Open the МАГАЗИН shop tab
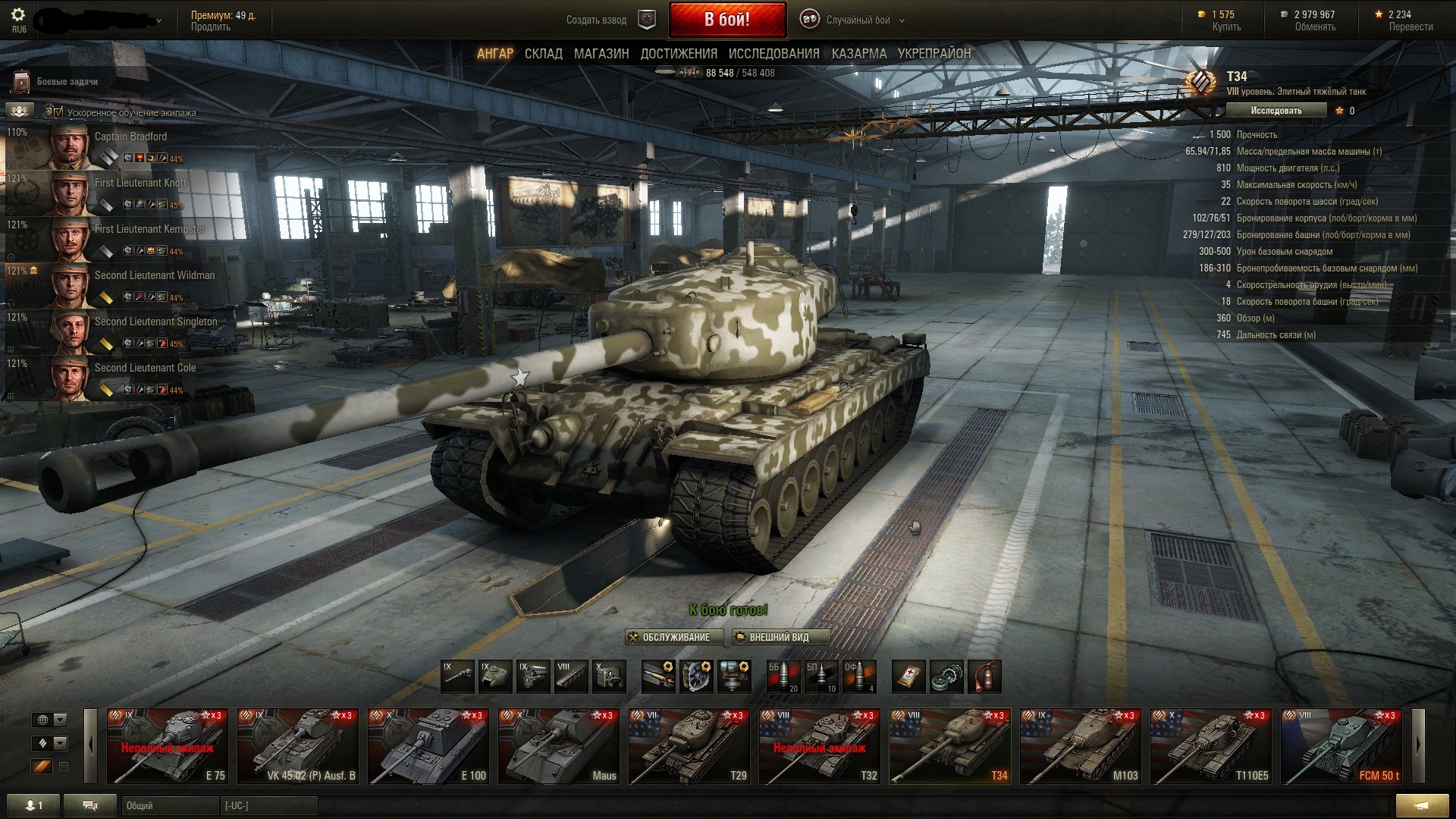 (601, 54)
